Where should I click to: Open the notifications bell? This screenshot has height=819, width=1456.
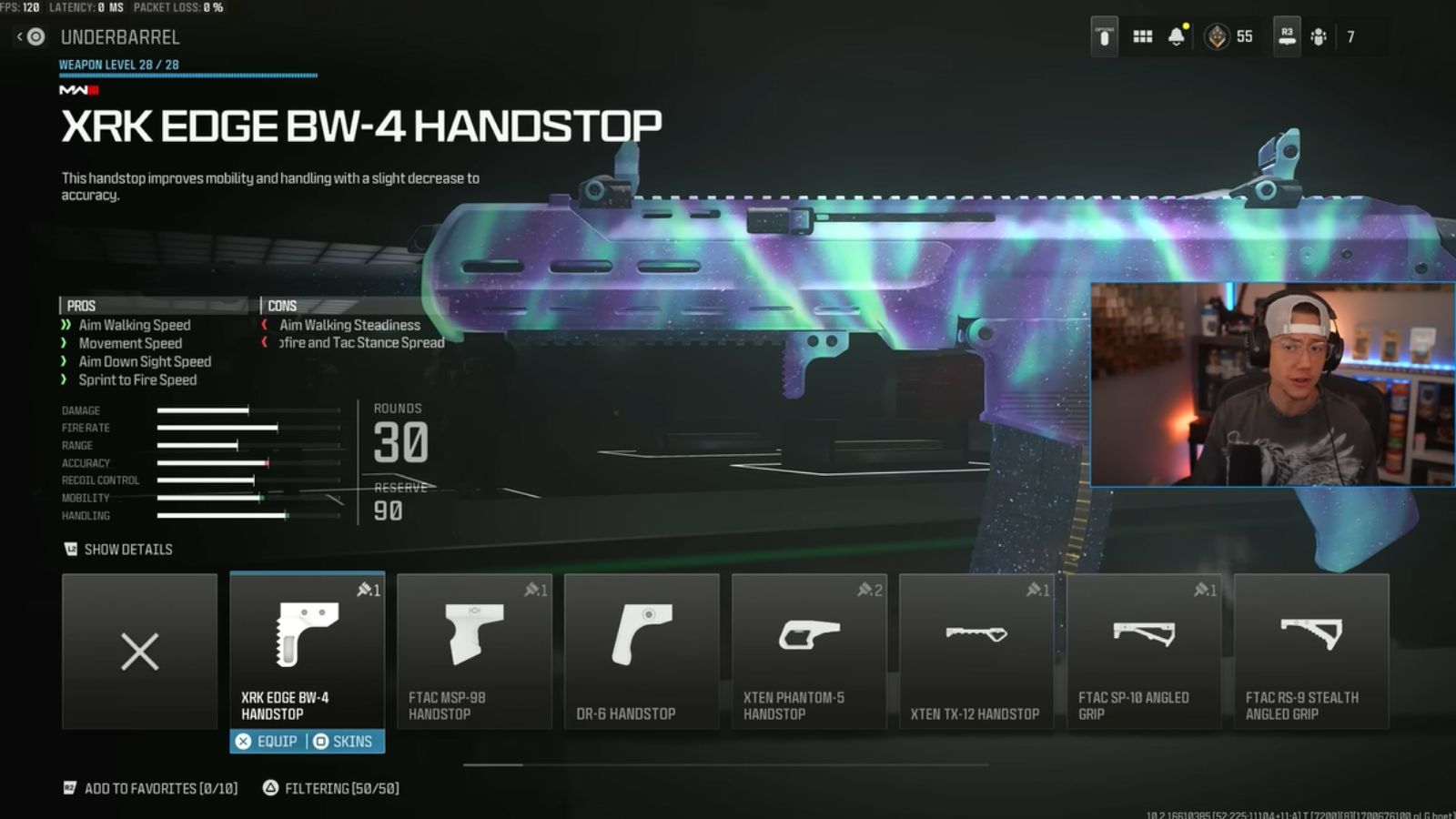pyautogui.click(x=1178, y=37)
